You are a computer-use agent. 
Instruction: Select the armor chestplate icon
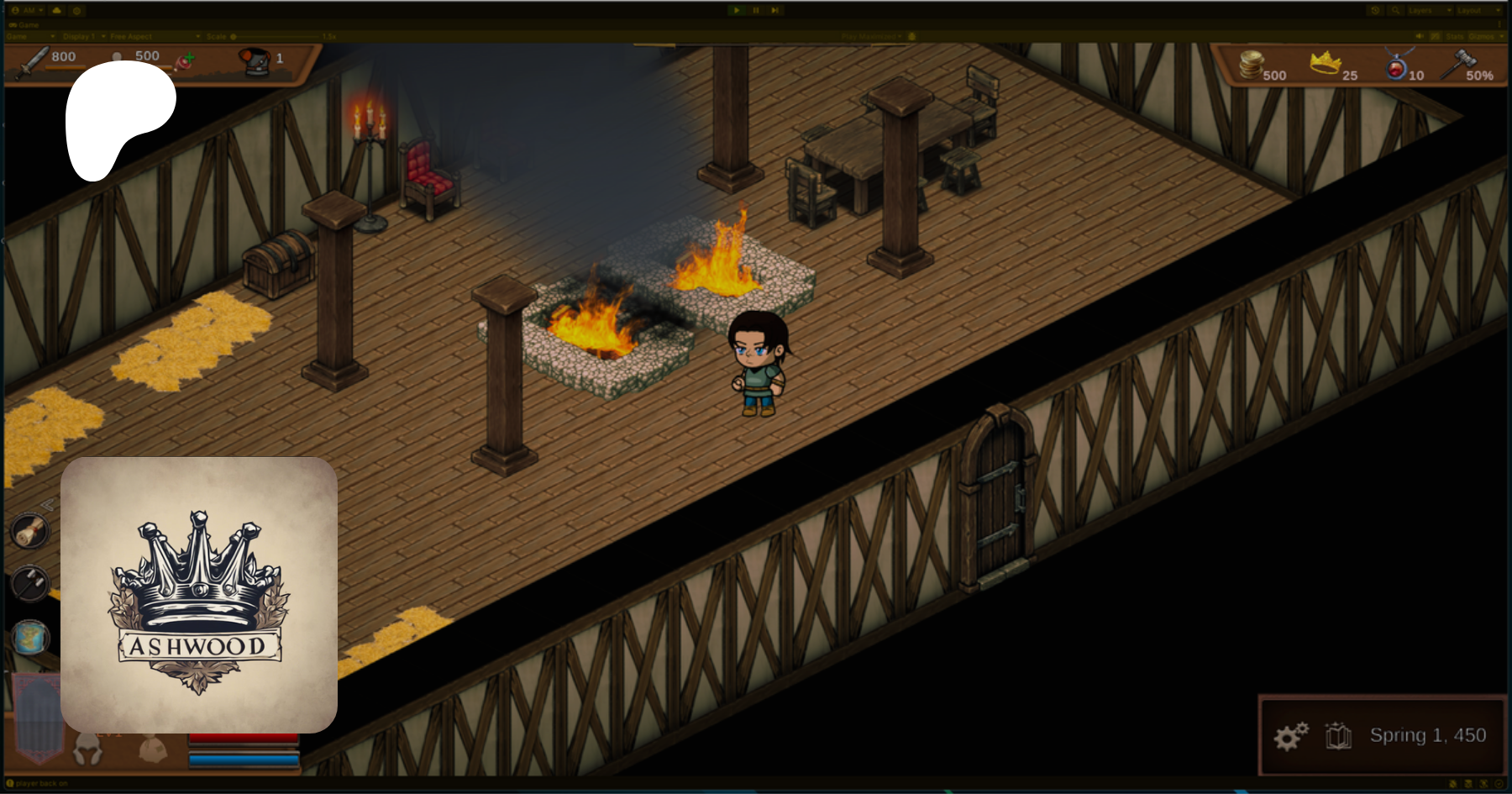[x=255, y=60]
